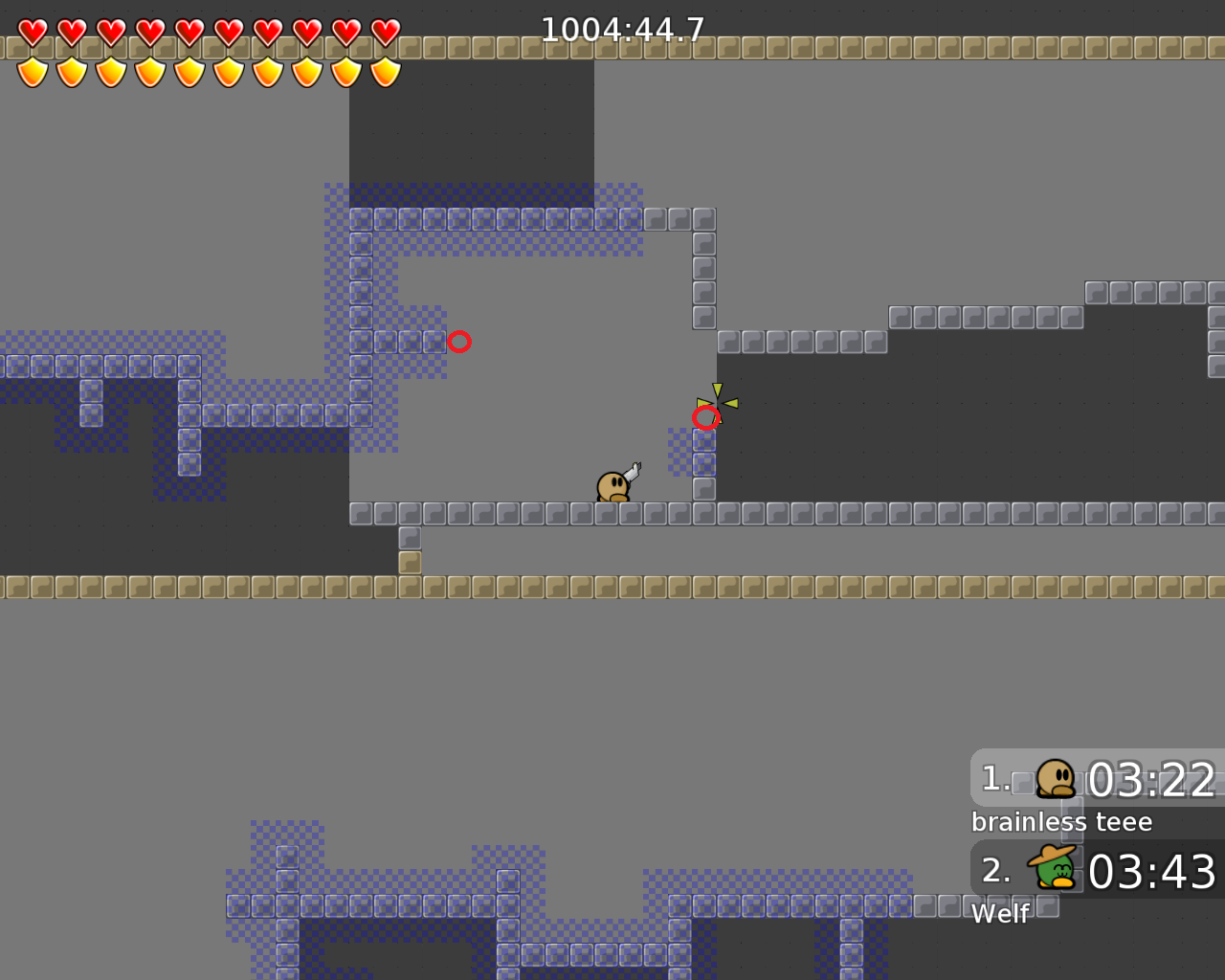Select Welf's second-place score row
This screenshot has height=980, width=1225.
[1098, 870]
